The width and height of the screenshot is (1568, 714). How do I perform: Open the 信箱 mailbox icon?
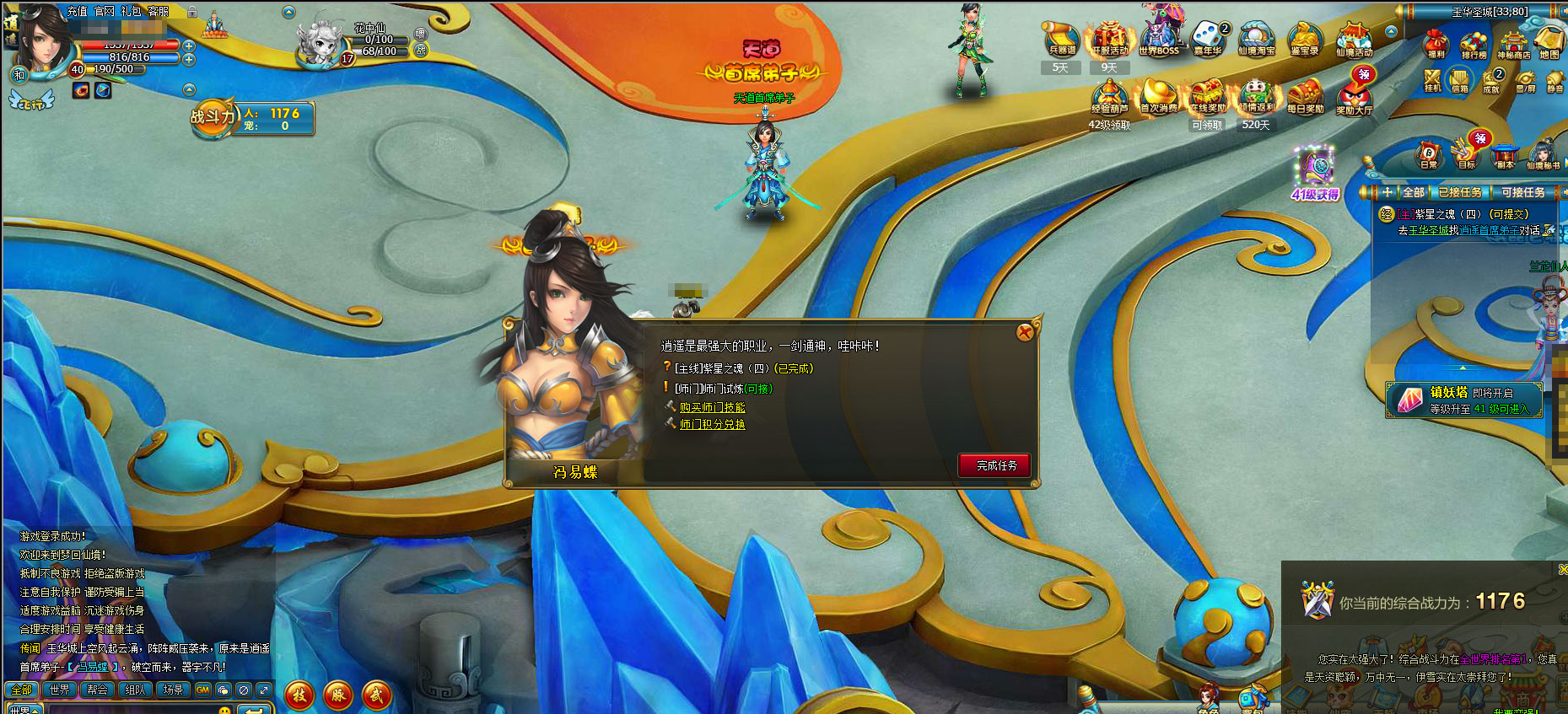1459,82
